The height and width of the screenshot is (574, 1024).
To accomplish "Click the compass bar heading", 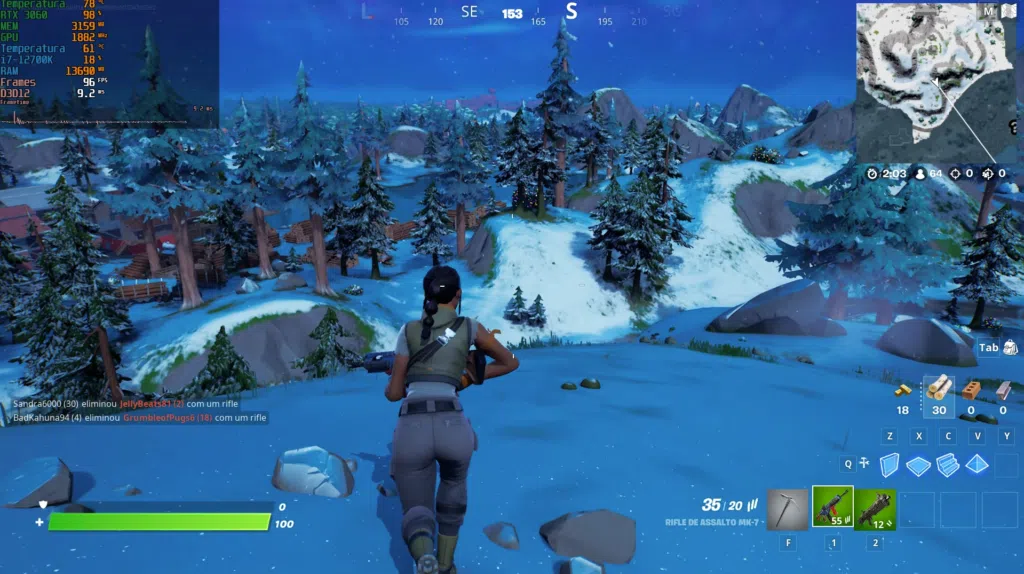I will 512,13.
